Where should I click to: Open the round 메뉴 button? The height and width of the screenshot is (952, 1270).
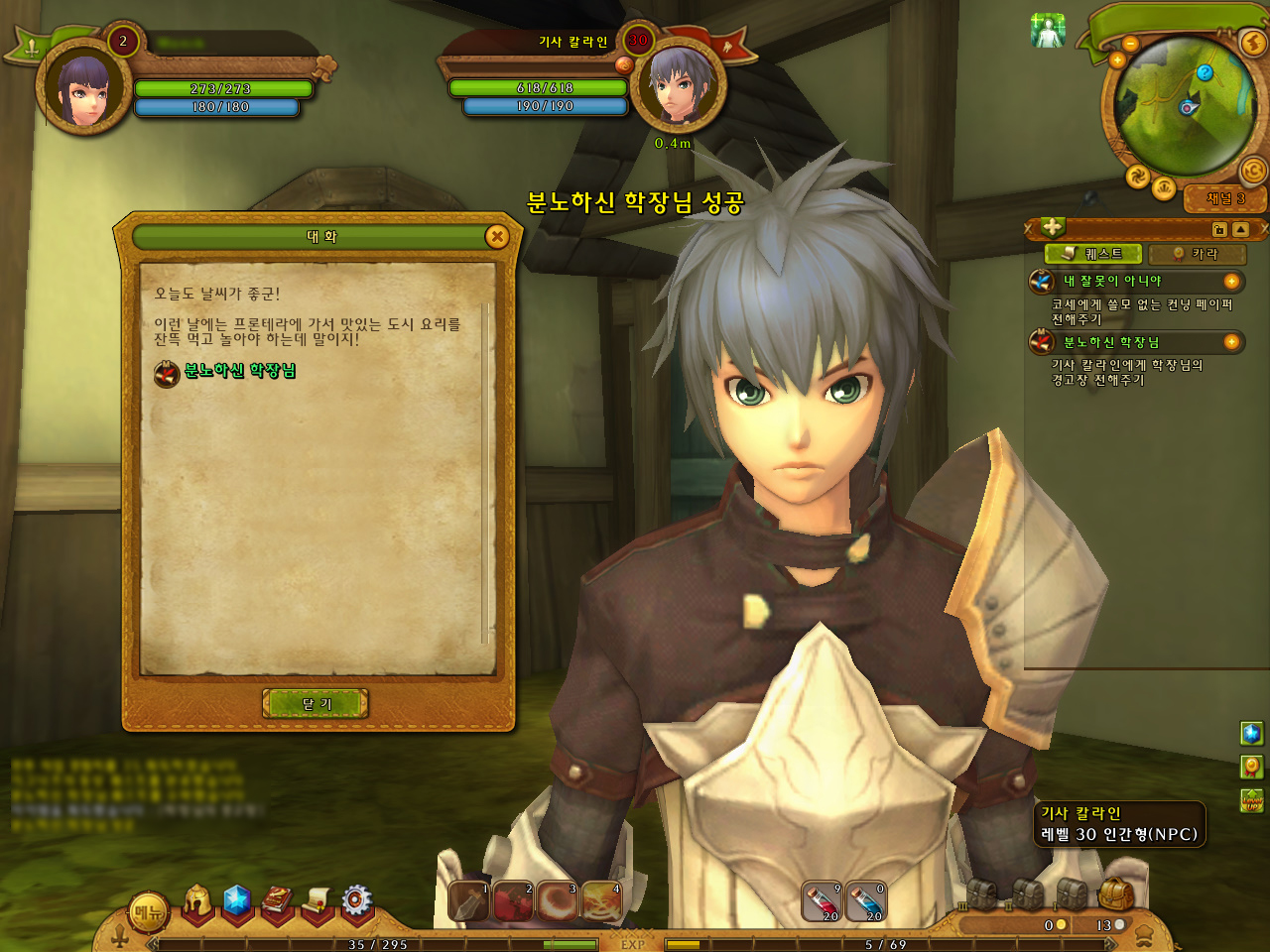tap(149, 913)
